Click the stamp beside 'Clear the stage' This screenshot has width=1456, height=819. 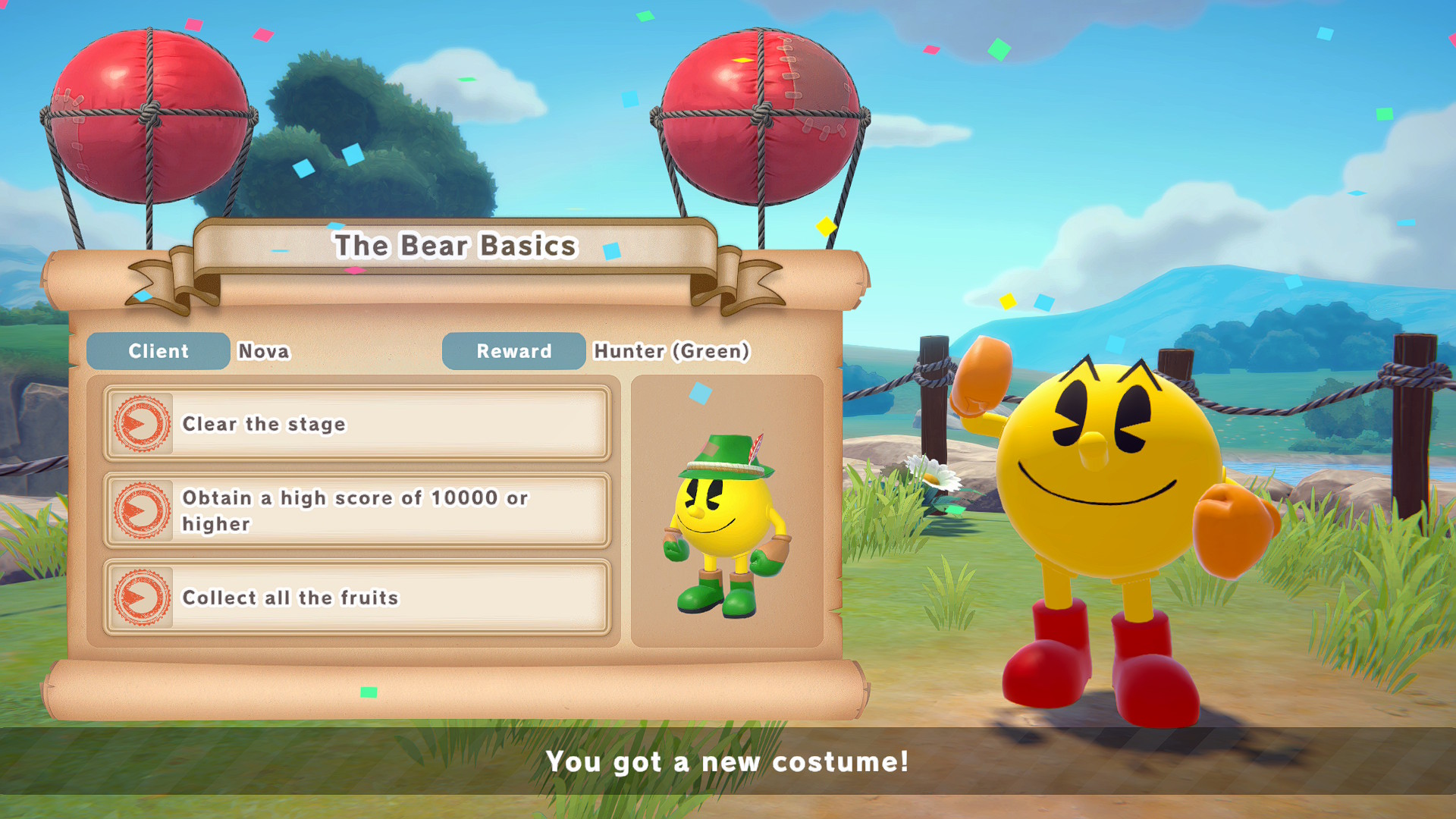tap(142, 424)
